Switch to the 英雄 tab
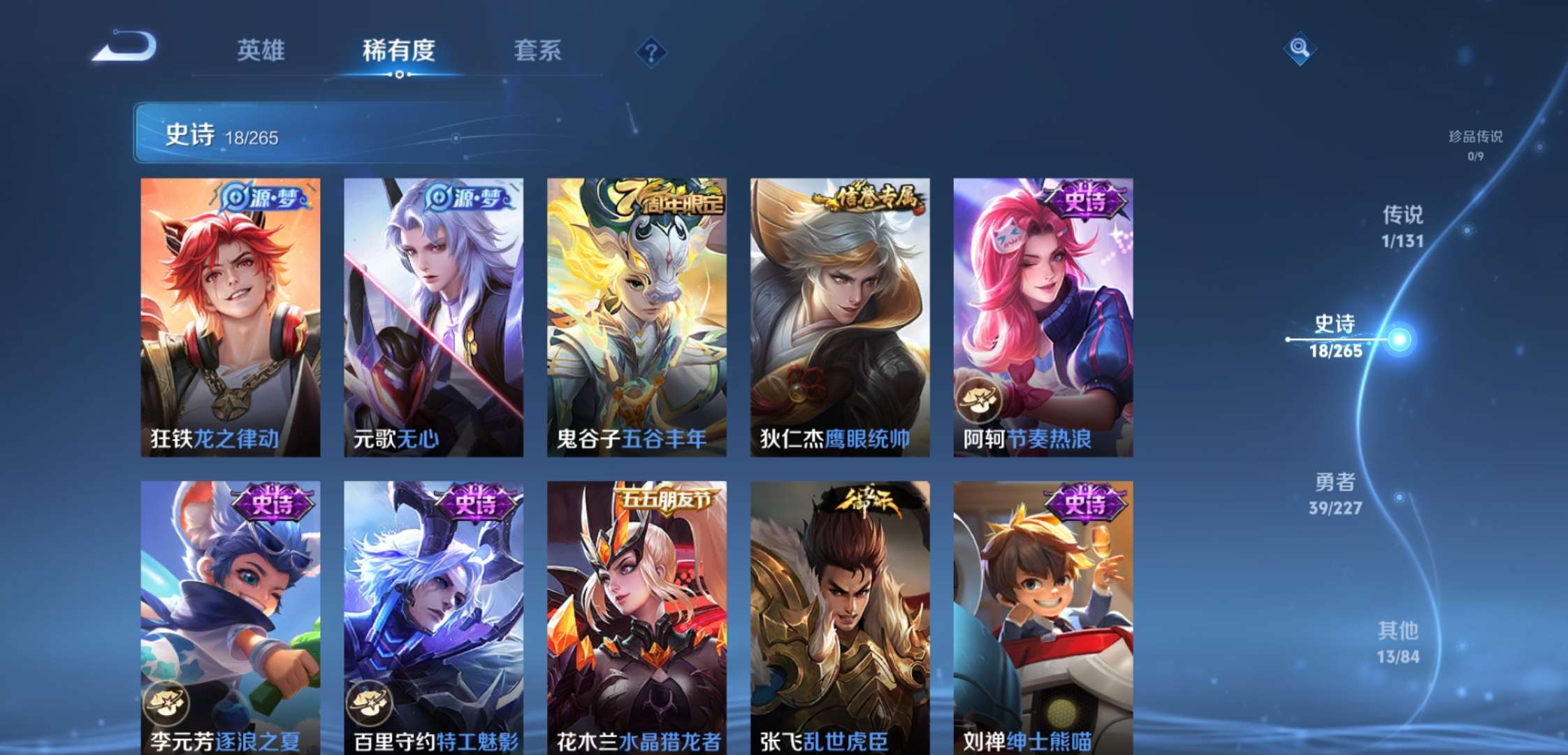 coord(262,50)
